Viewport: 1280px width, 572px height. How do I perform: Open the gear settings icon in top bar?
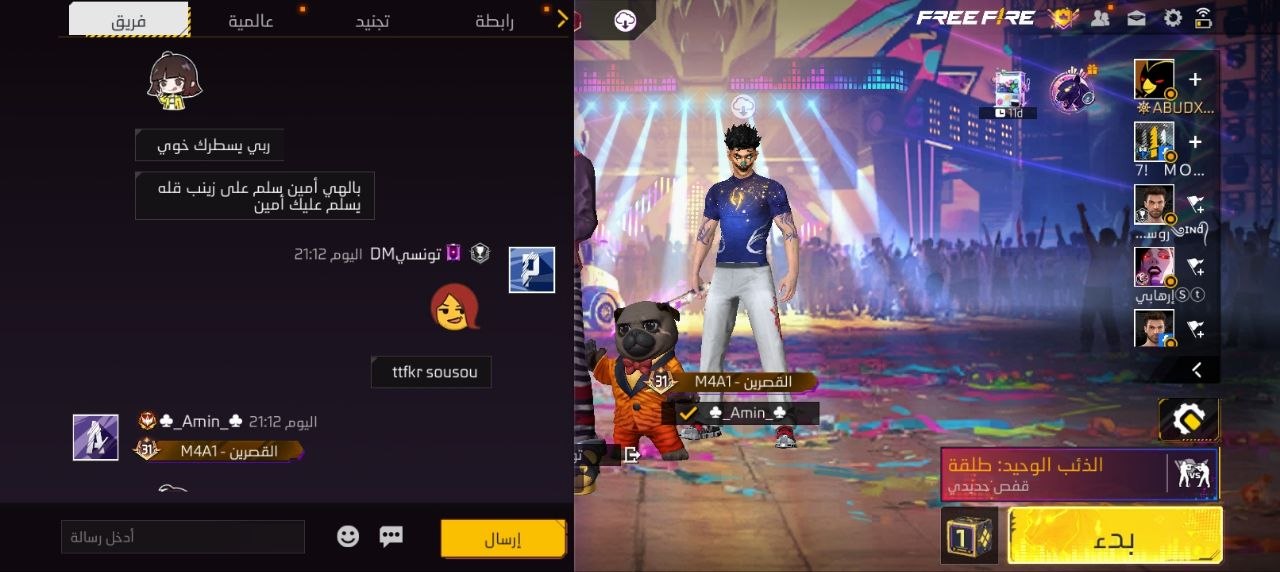pos(1172,18)
